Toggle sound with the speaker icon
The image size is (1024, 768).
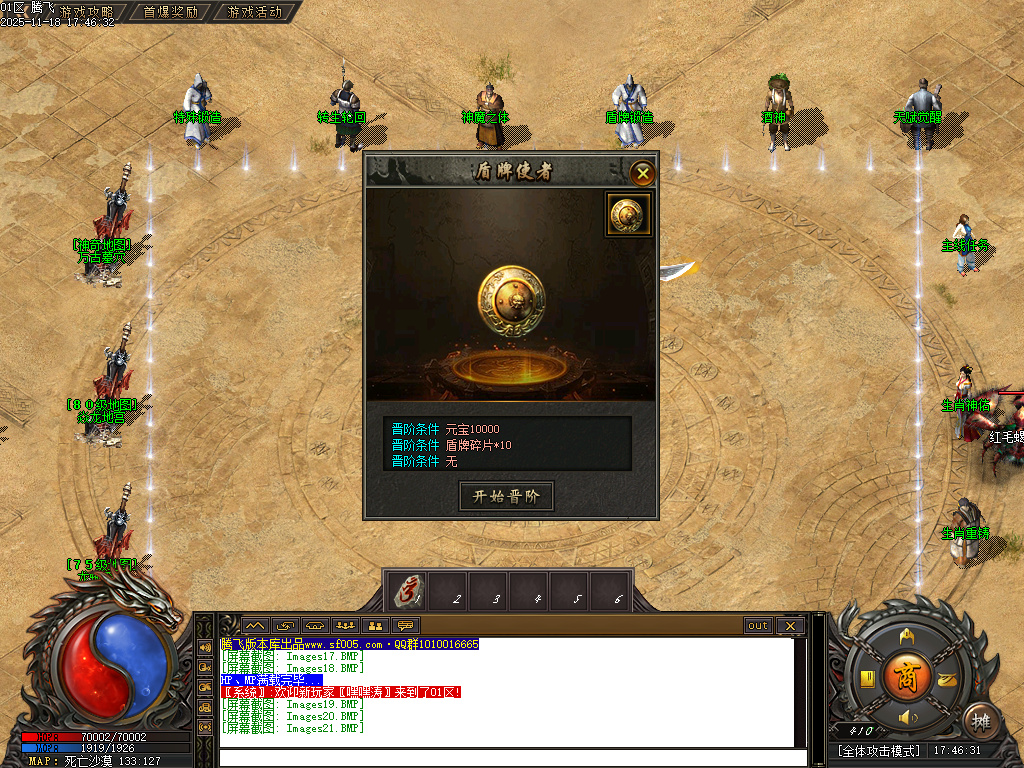point(907,717)
